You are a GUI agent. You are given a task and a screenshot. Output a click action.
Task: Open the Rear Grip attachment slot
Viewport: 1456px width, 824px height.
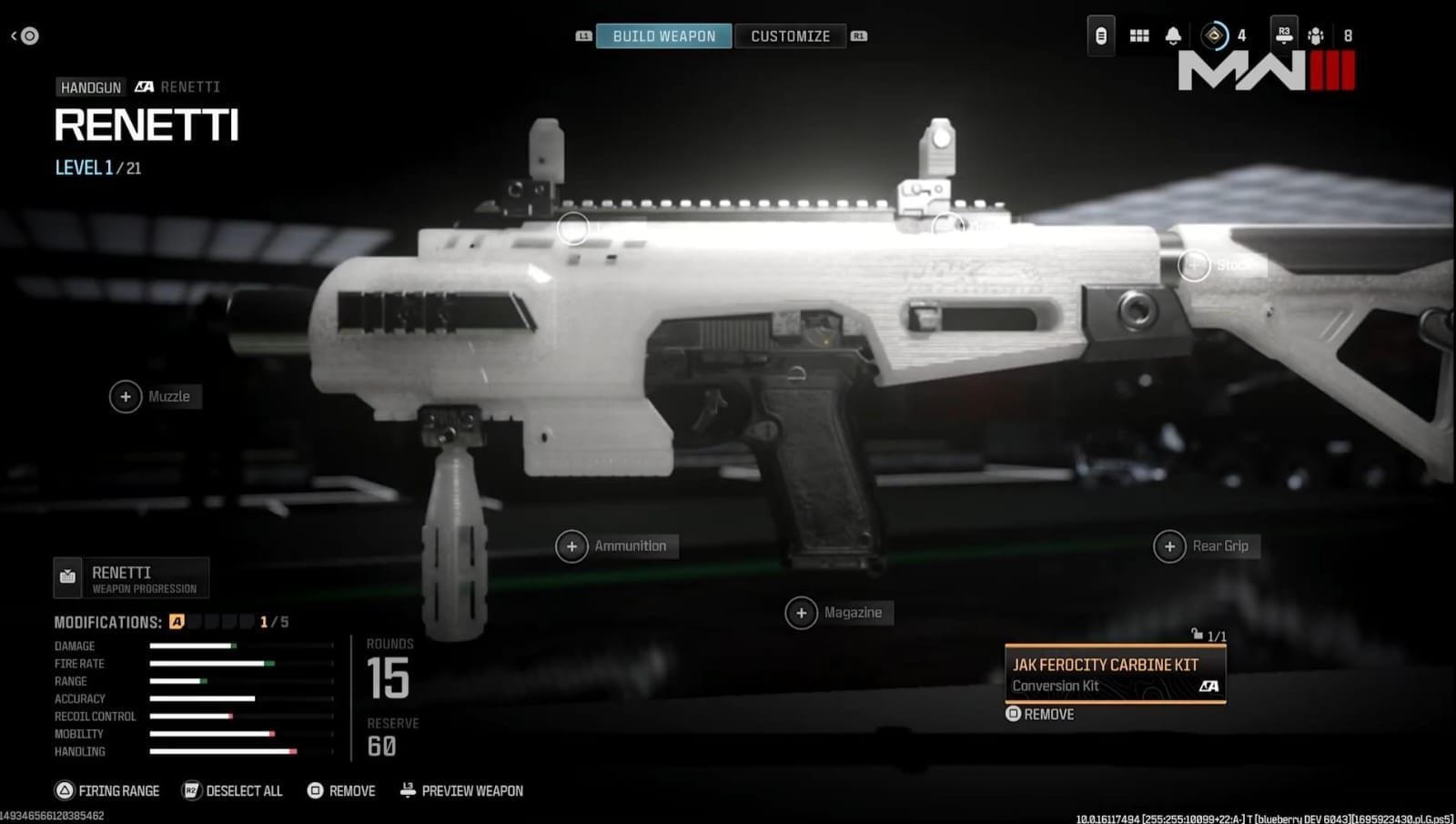pos(1169,545)
